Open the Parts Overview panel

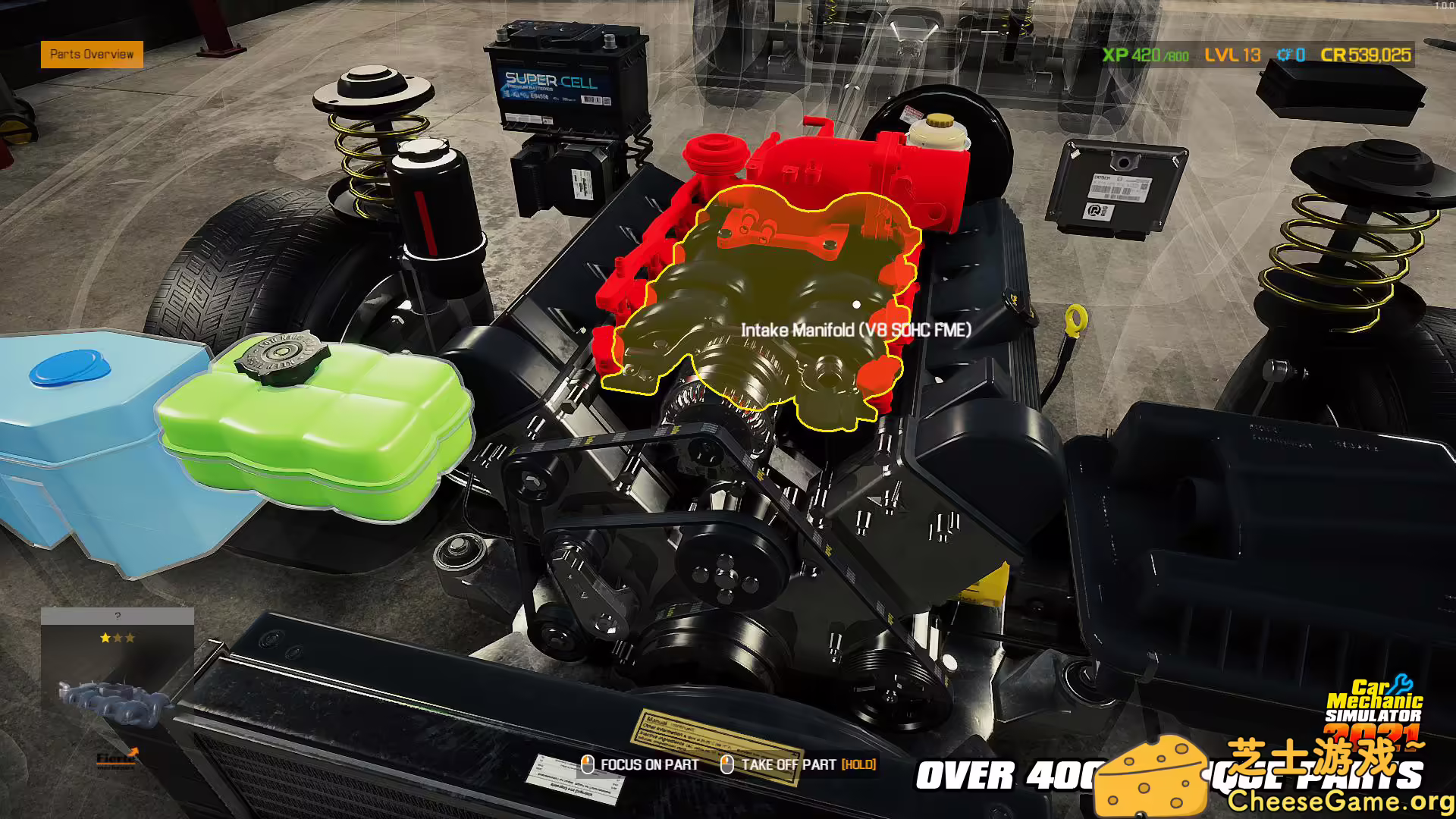(91, 55)
